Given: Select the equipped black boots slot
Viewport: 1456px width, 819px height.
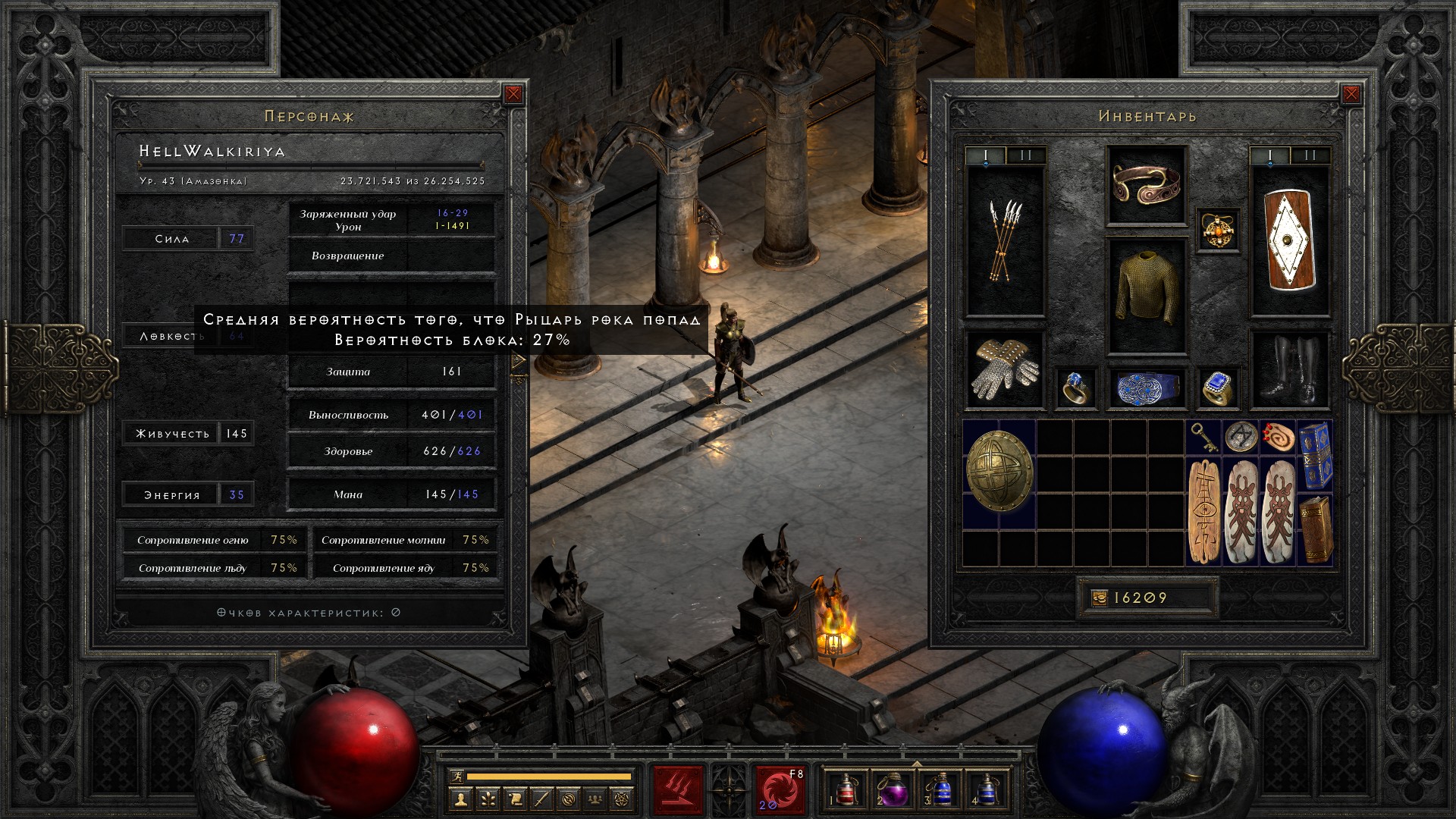Looking at the screenshot, I should point(1289,370).
